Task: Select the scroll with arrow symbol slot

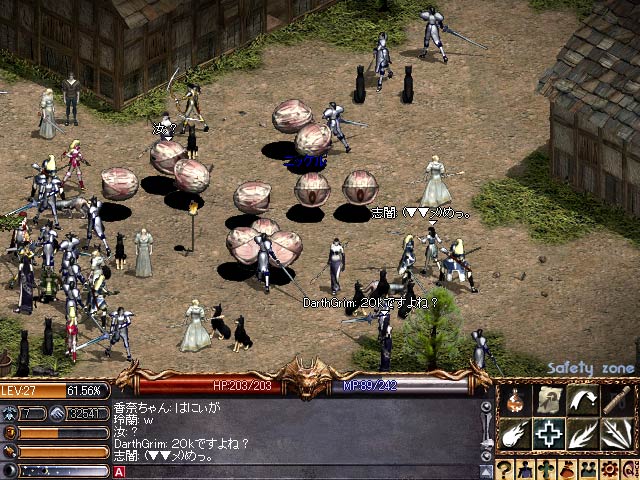Action: tap(548, 400)
